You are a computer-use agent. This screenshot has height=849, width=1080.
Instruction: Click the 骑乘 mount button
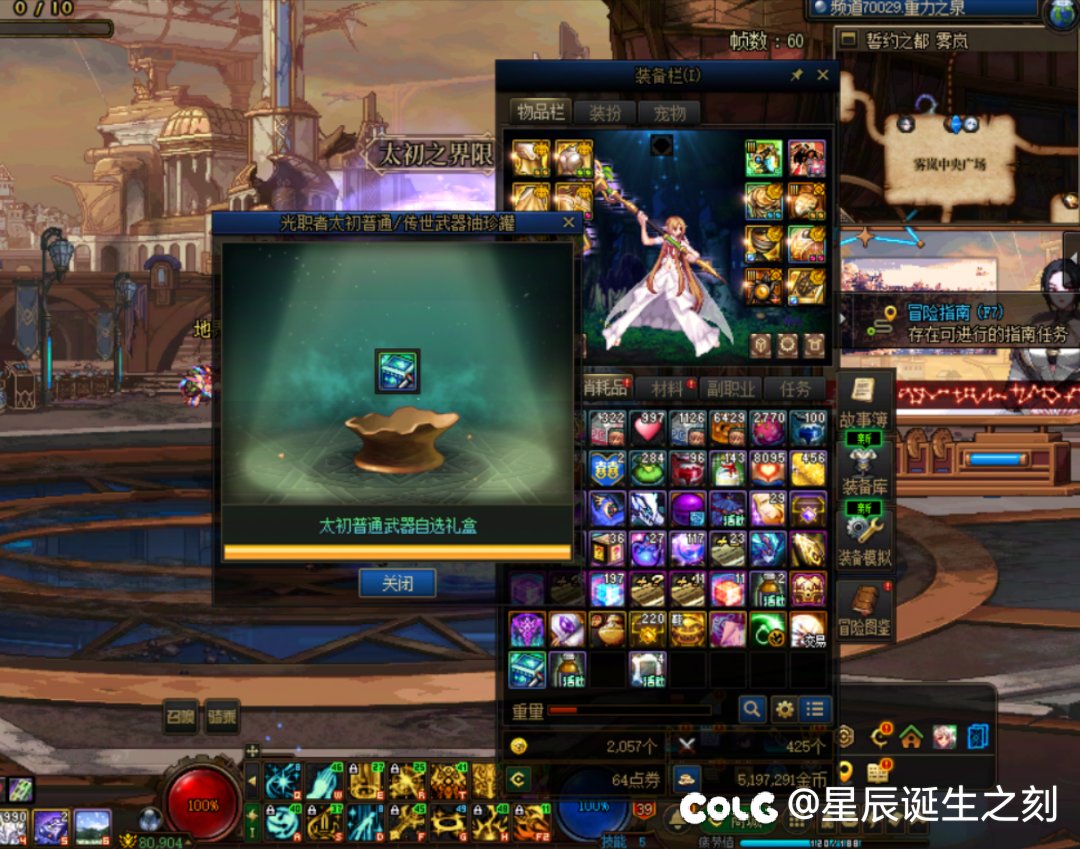tap(221, 717)
